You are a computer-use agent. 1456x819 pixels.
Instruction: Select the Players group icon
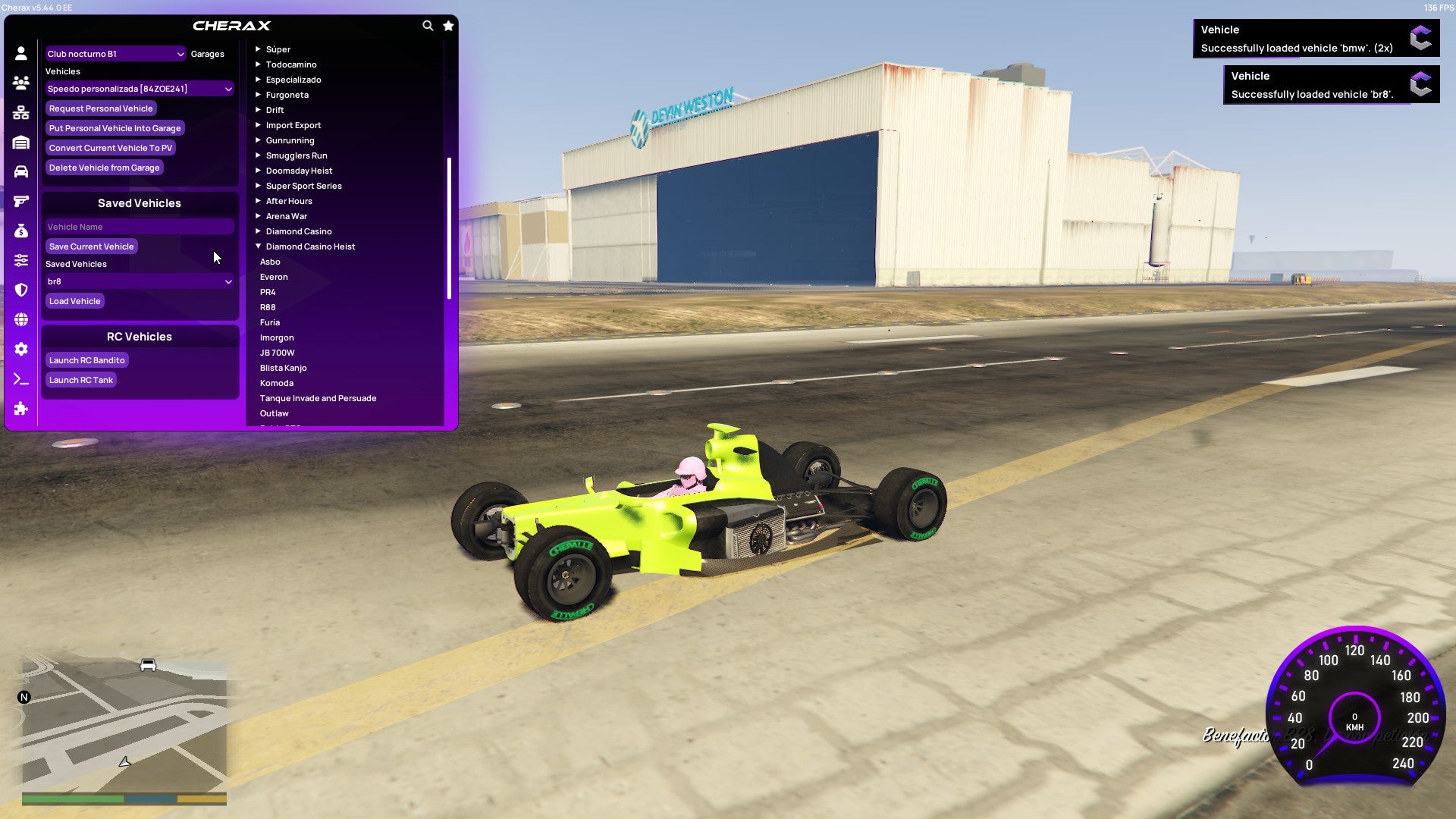click(x=20, y=83)
